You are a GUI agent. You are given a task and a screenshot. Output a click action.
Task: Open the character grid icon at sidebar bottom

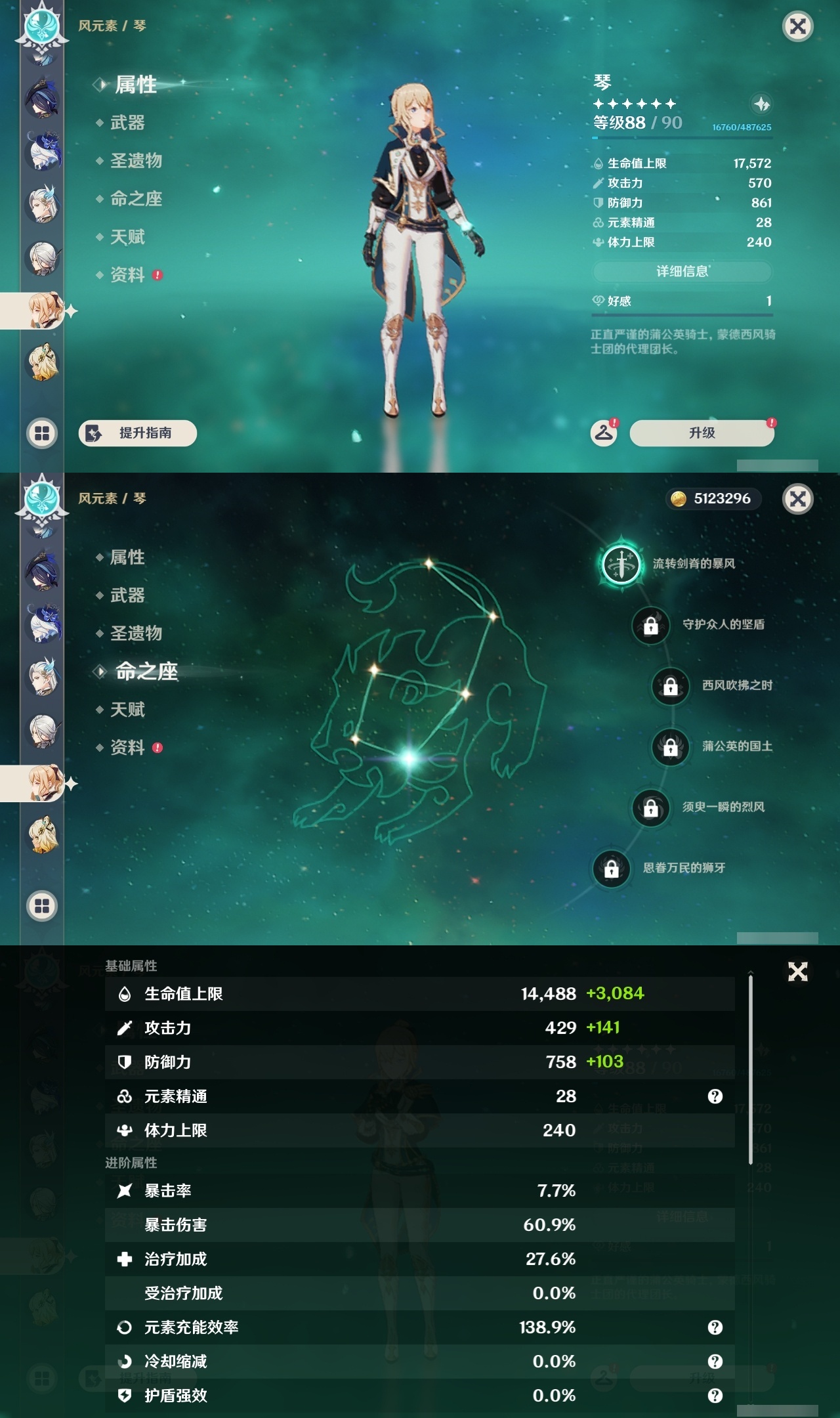pyautogui.click(x=41, y=432)
